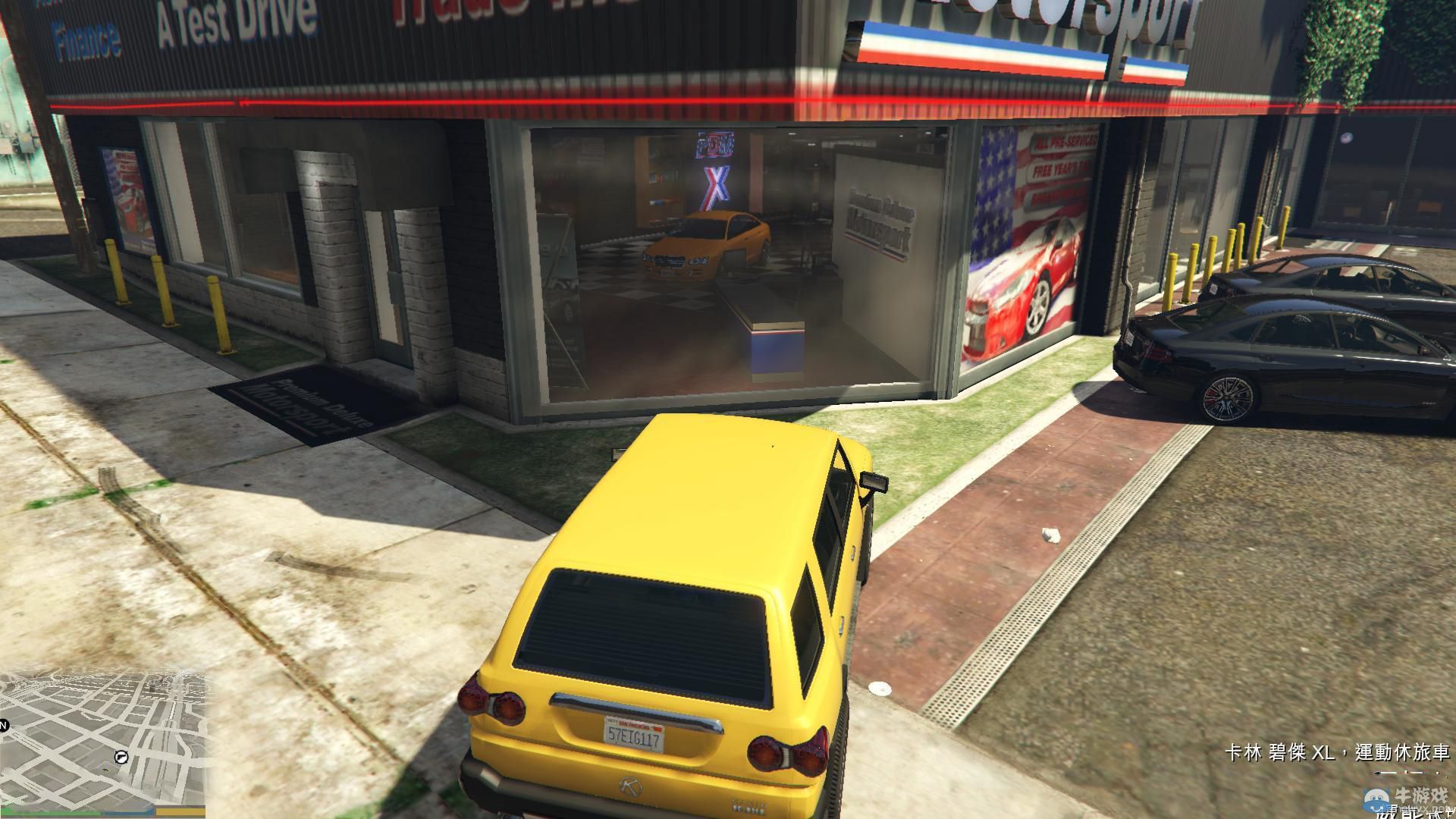Select the N compass marker on the minimap
Screen dimensions: 1456x819
point(4,725)
